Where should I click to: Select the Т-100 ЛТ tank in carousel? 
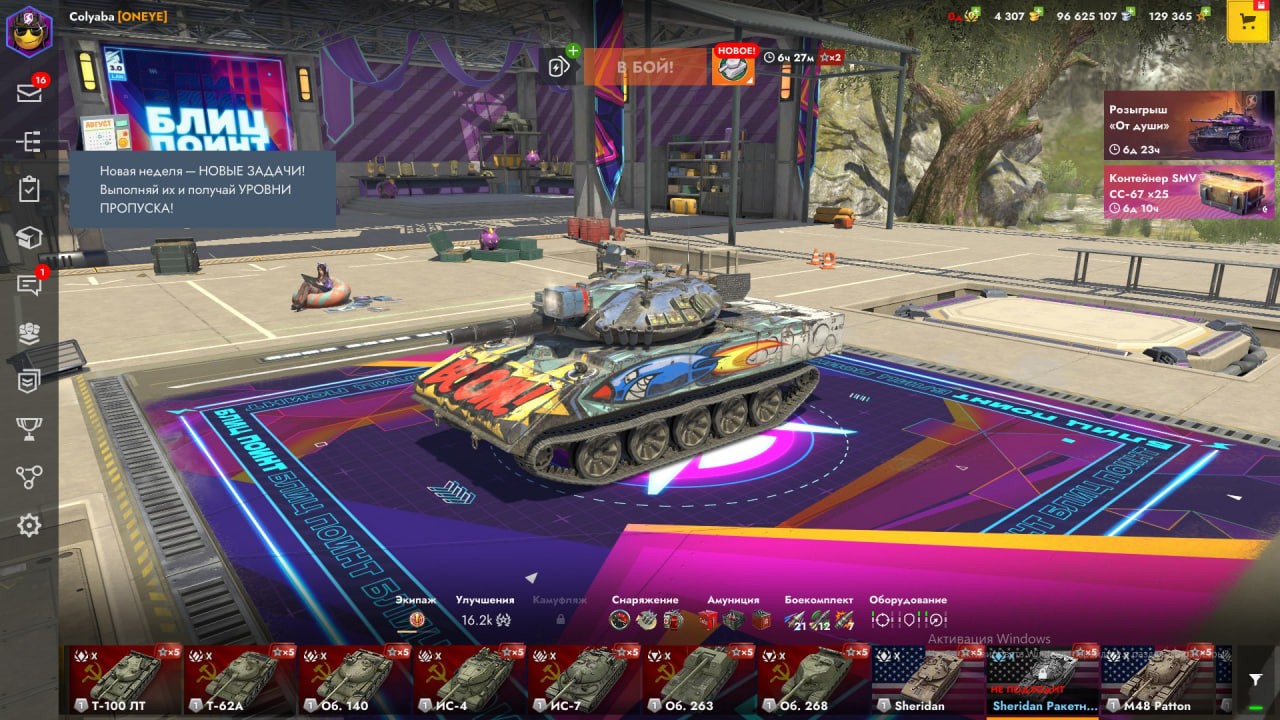(x=125, y=680)
